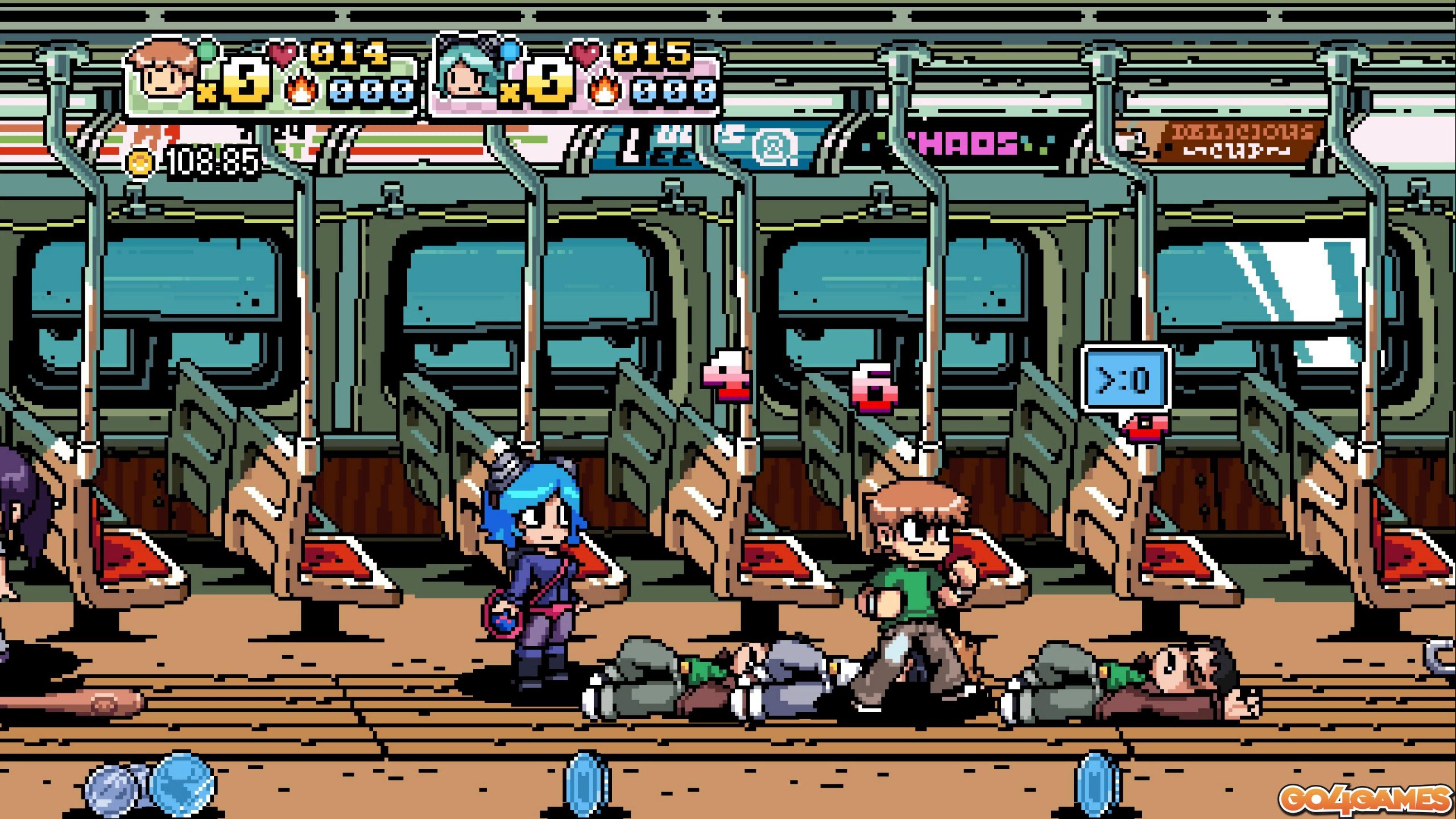Click Ramona's teal-haired portrait in the HUD
This screenshot has height=819, width=1456.
(x=464, y=72)
